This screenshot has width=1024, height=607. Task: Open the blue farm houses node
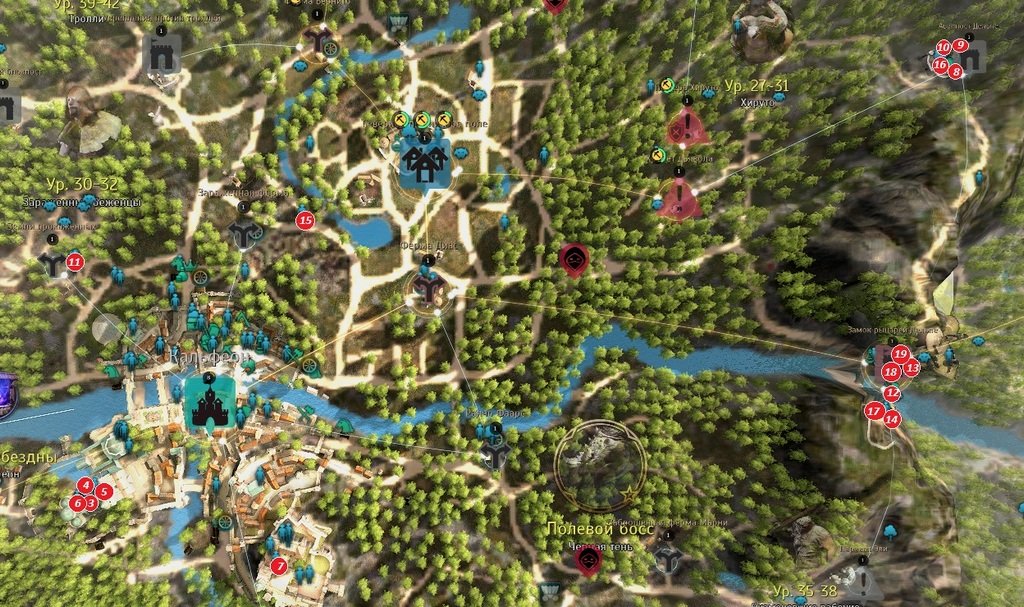click(425, 159)
